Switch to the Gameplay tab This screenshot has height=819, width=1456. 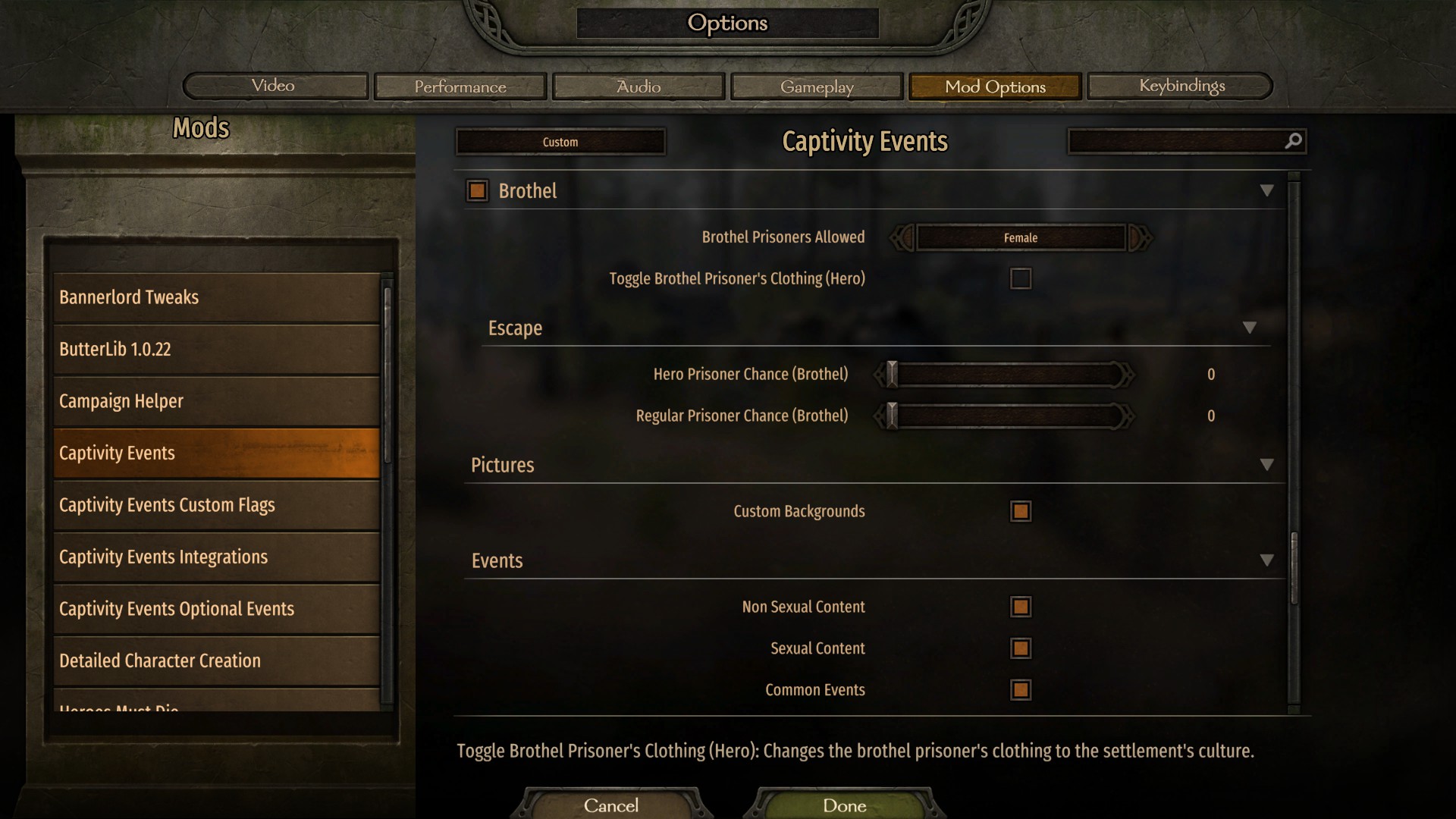tap(817, 86)
